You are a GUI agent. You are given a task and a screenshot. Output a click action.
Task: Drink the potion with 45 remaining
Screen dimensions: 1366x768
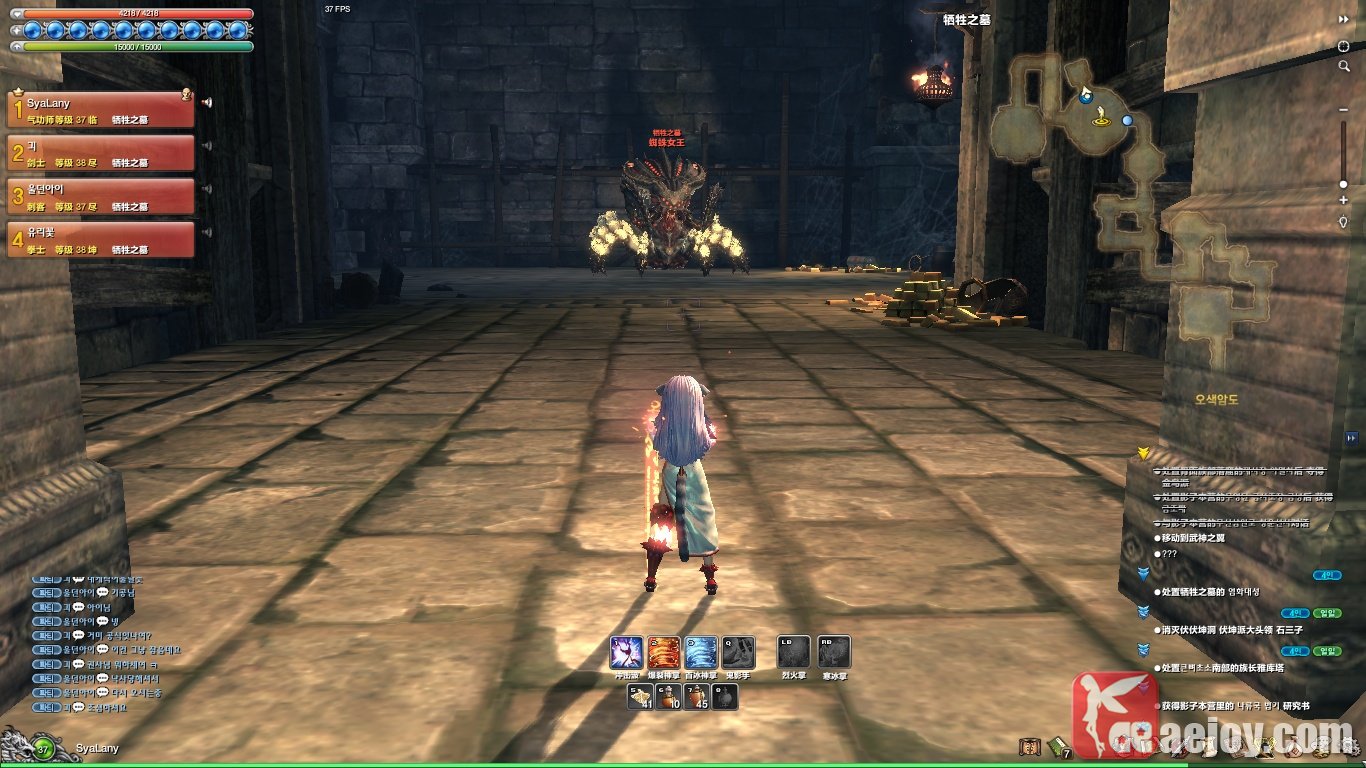(697, 697)
